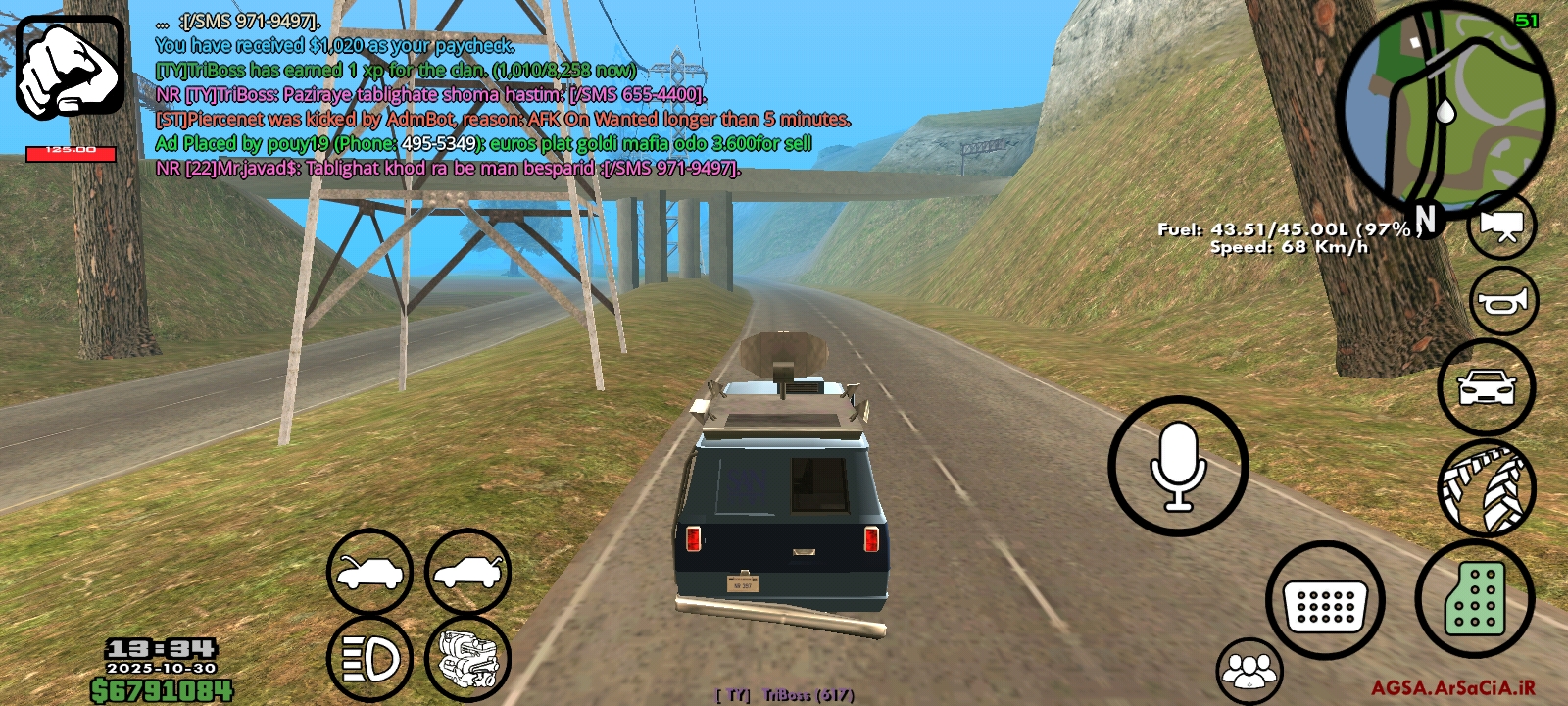Open the circular minimap
The width and height of the screenshot is (1568, 706).
click(1445, 110)
